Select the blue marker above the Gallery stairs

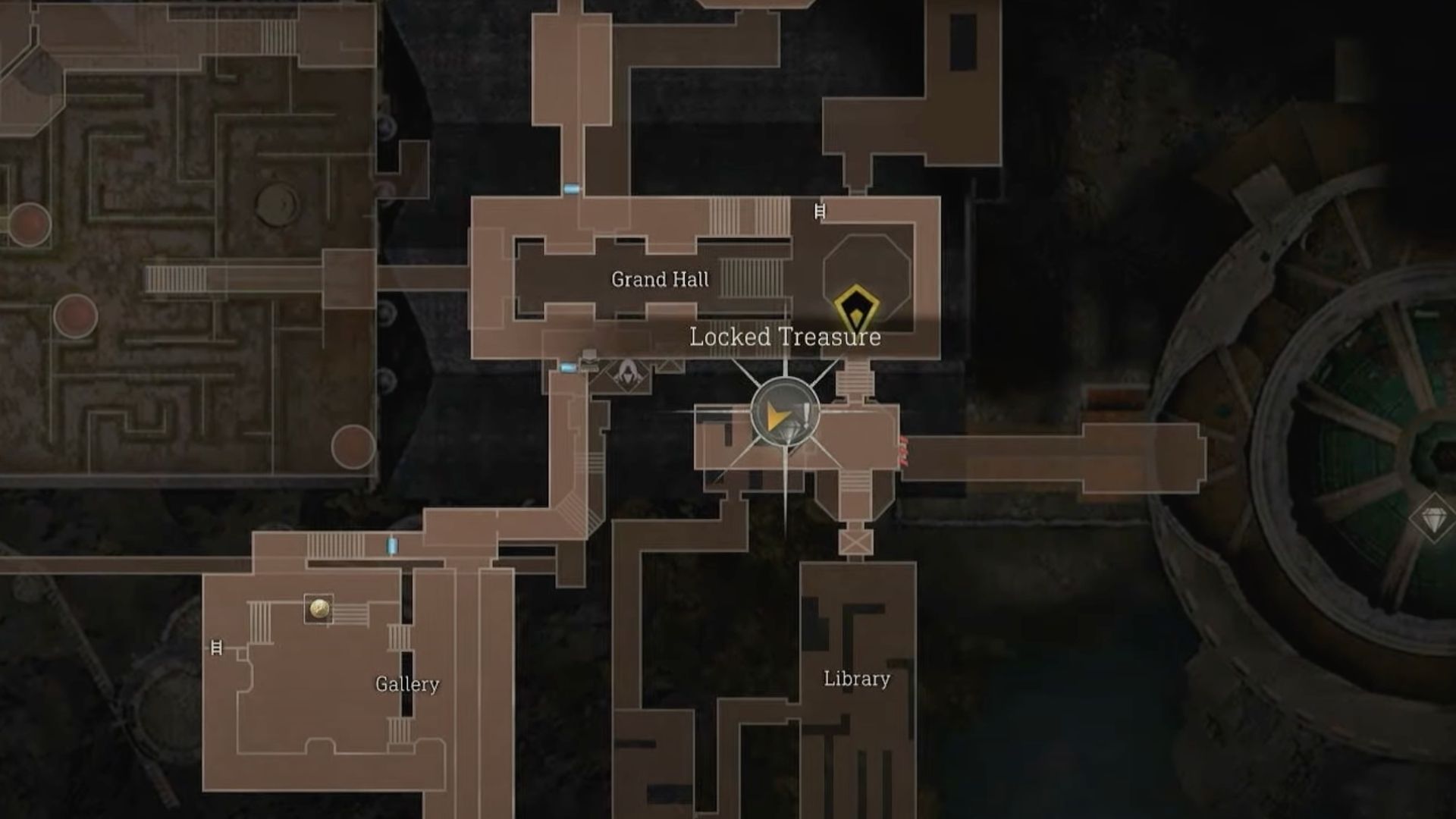pyautogui.click(x=391, y=545)
